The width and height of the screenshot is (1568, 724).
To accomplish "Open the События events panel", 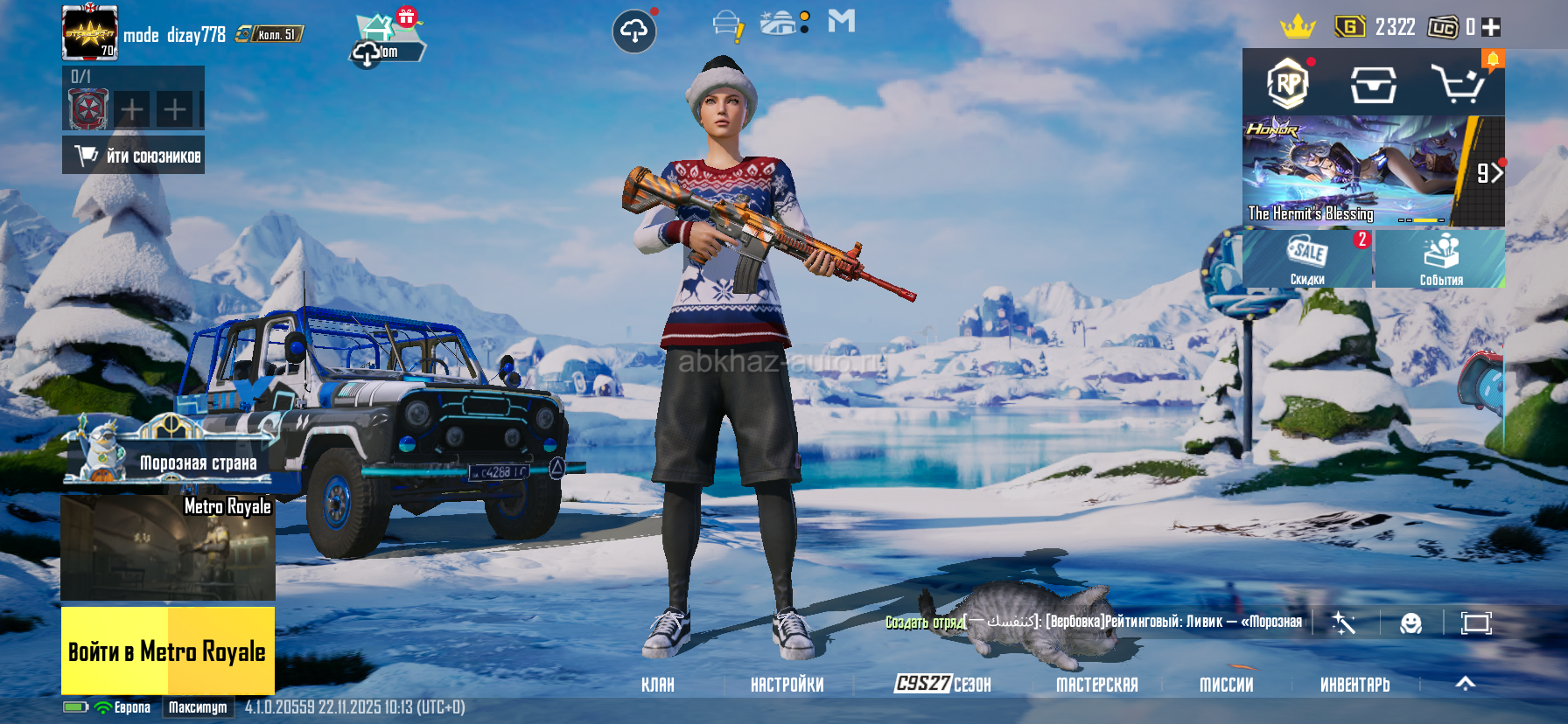I will tap(1440, 259).
